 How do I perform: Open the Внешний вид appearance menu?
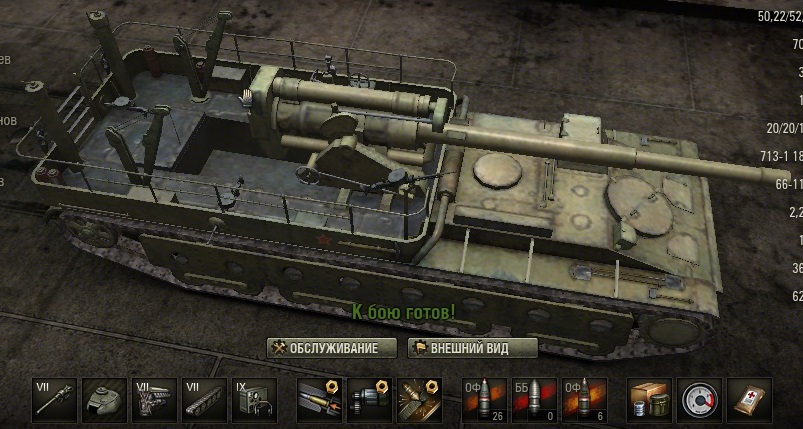[473, 348]
